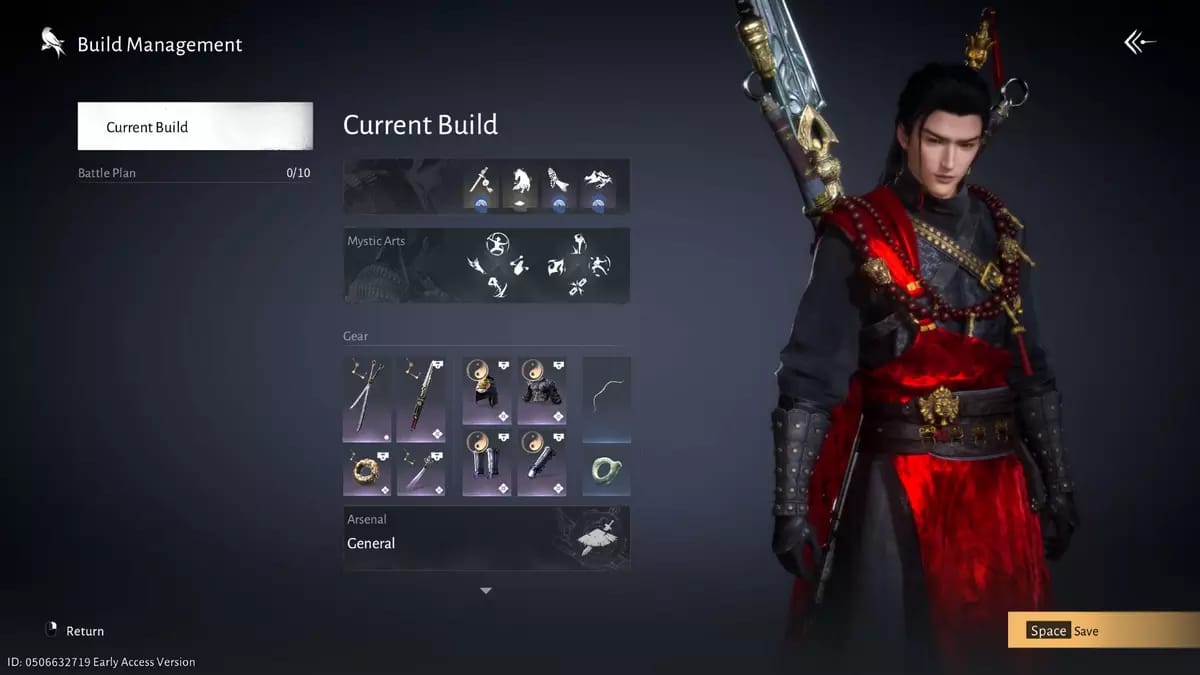Open the jade ring slot

[607, 470]
